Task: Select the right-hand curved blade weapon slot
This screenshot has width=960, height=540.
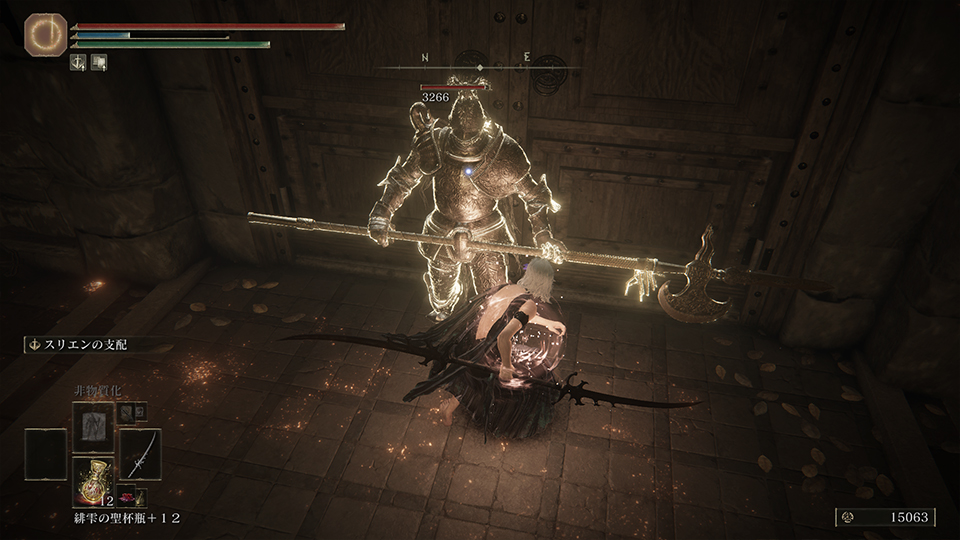Action: click(140, 454)
